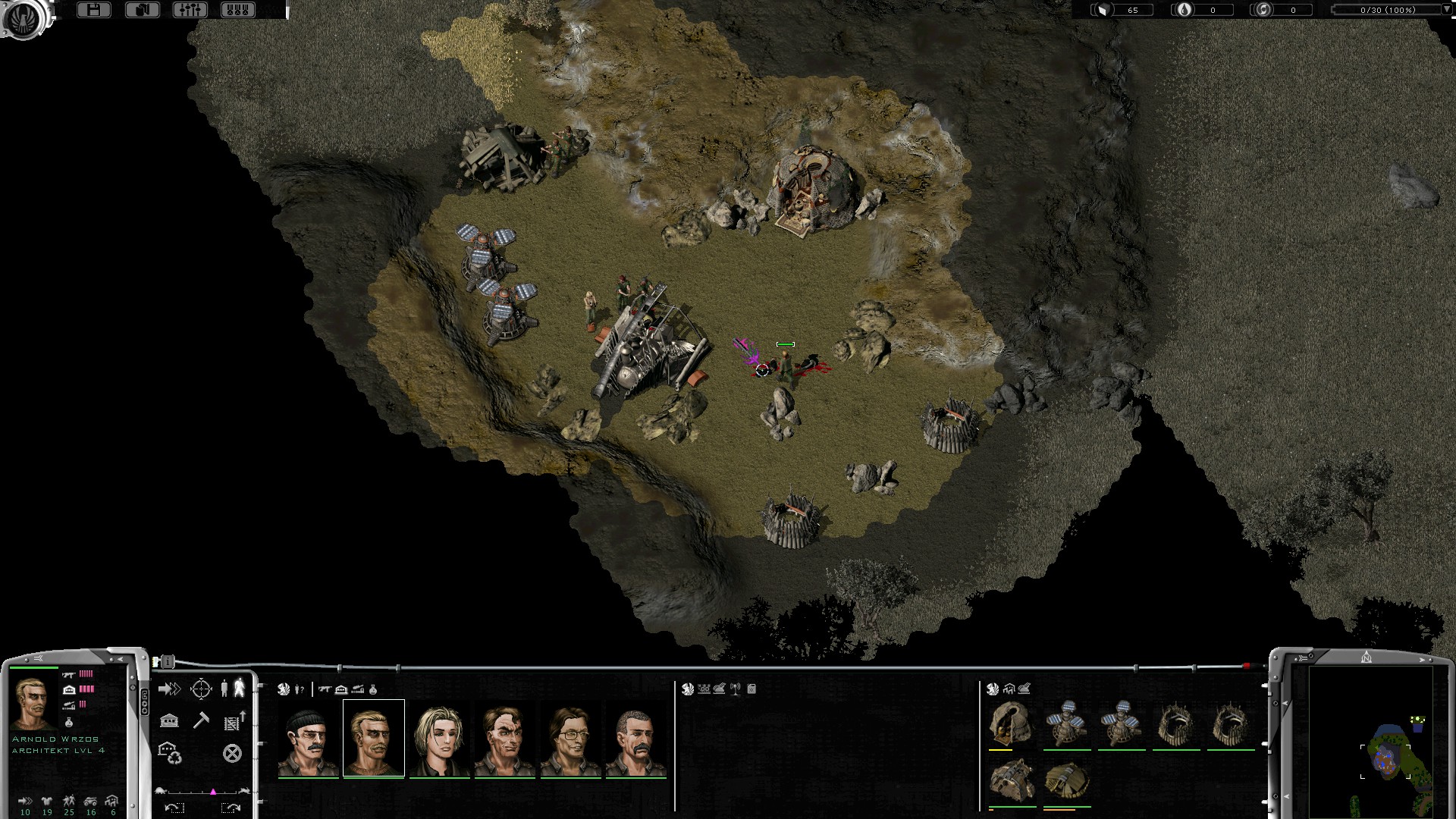Open the save game floppy disk button

tap(94, 10)
